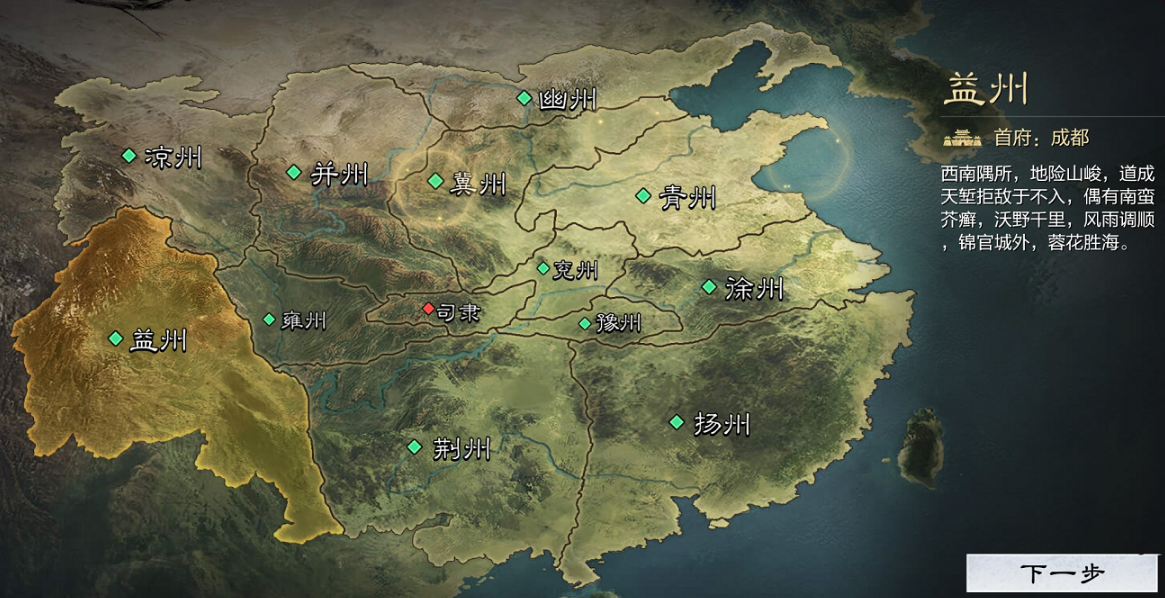Choose the 凉州 province marker
1165x598 pixels.
[x=129, y=155]
